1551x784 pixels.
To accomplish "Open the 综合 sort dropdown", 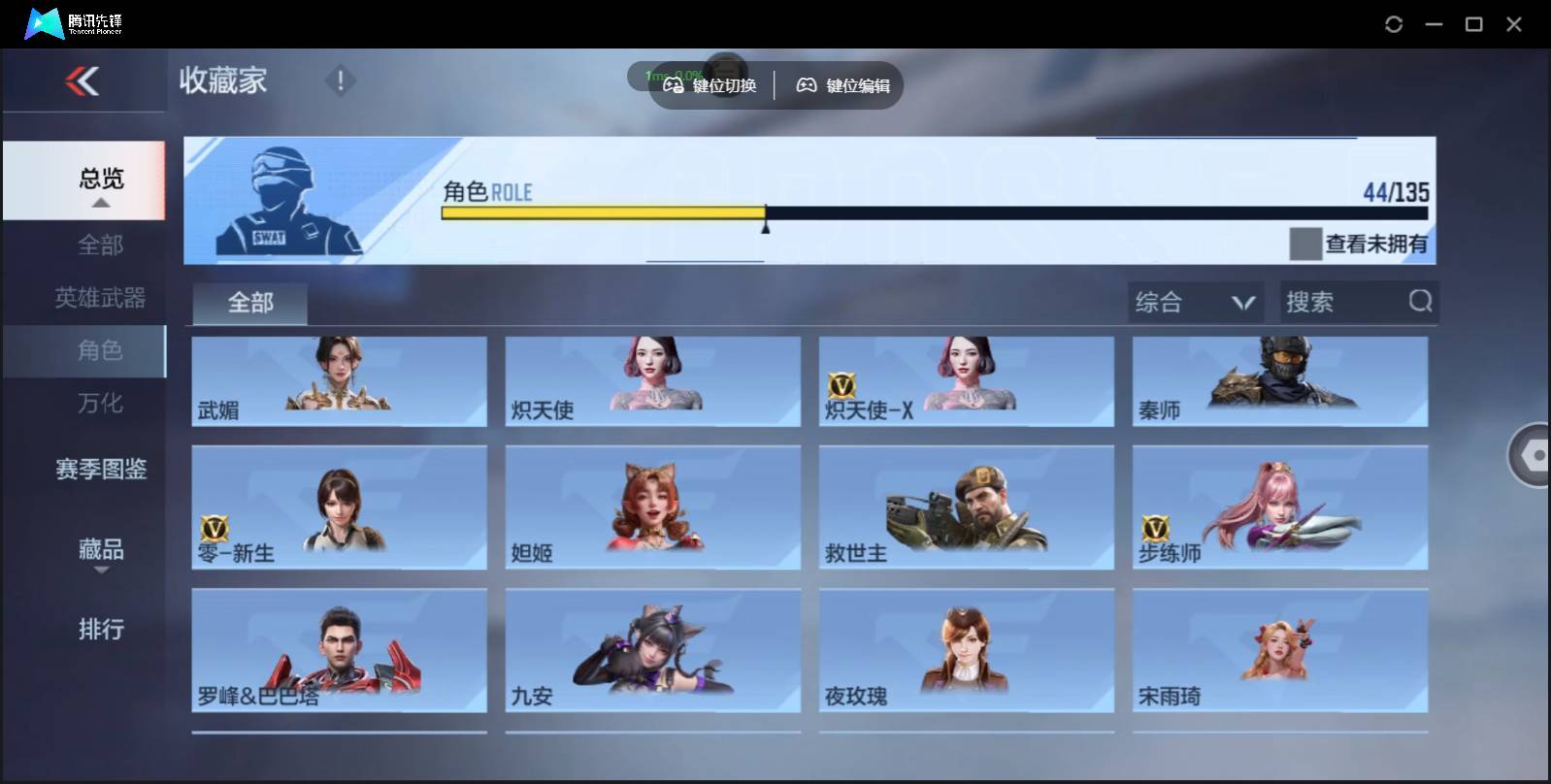I will coord(1196,302).
